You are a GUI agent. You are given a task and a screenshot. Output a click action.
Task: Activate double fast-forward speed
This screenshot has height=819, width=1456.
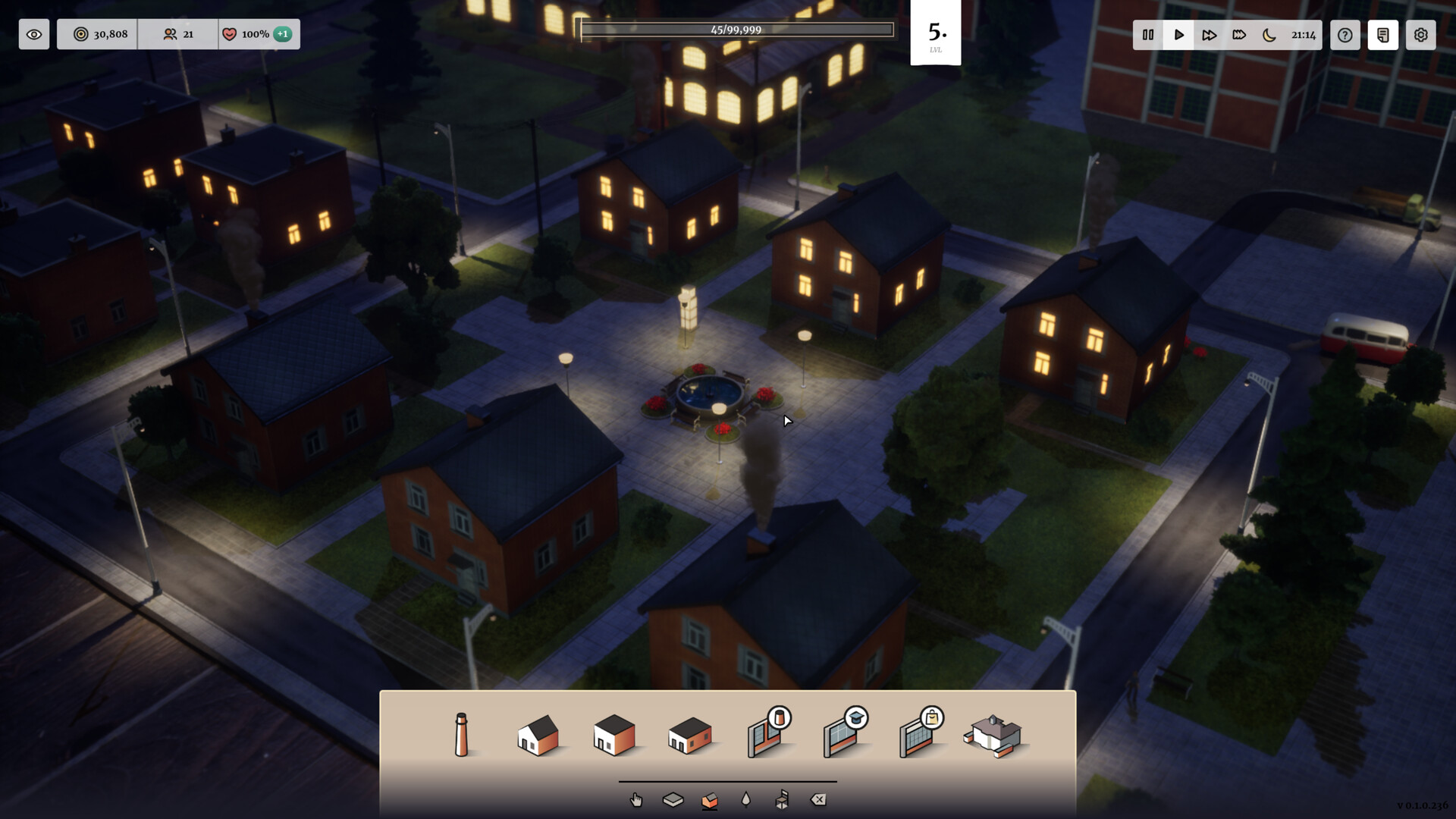tap(1210, 34)
